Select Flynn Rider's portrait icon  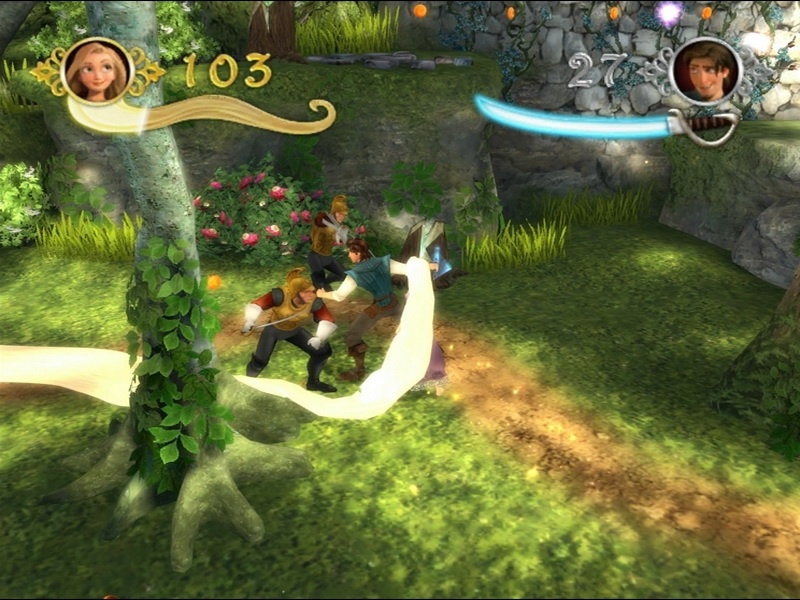click(x=705, y=70)
